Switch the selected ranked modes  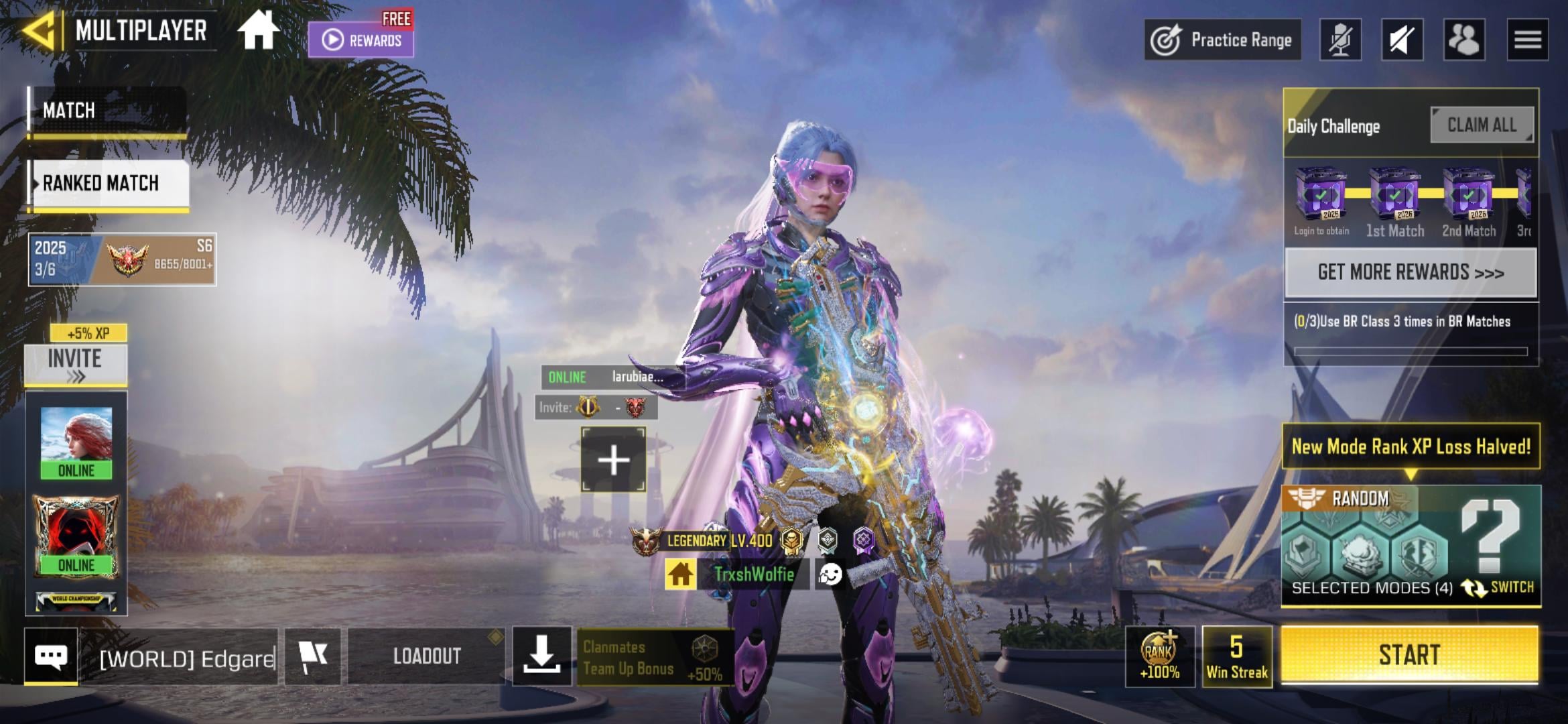click(x=1500, y=587)
